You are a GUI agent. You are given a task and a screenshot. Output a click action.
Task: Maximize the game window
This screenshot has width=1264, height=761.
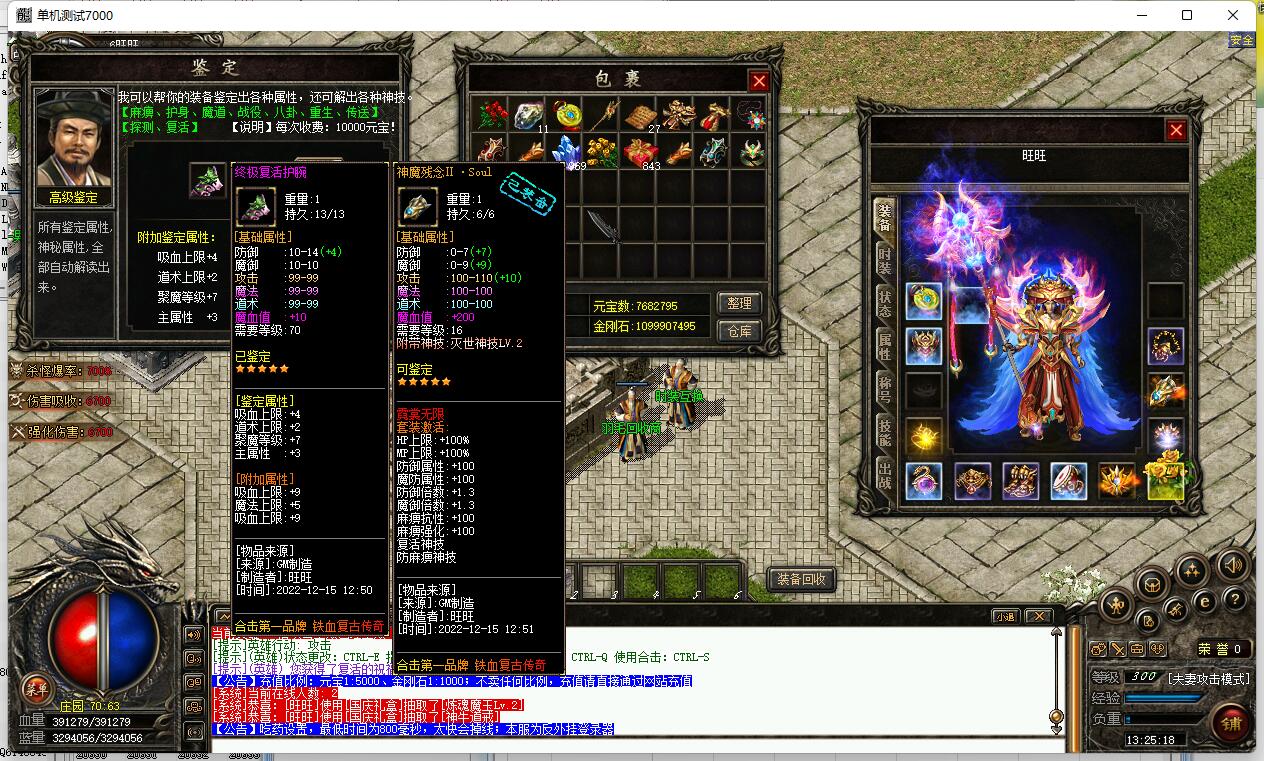(x=1187, y=15)
